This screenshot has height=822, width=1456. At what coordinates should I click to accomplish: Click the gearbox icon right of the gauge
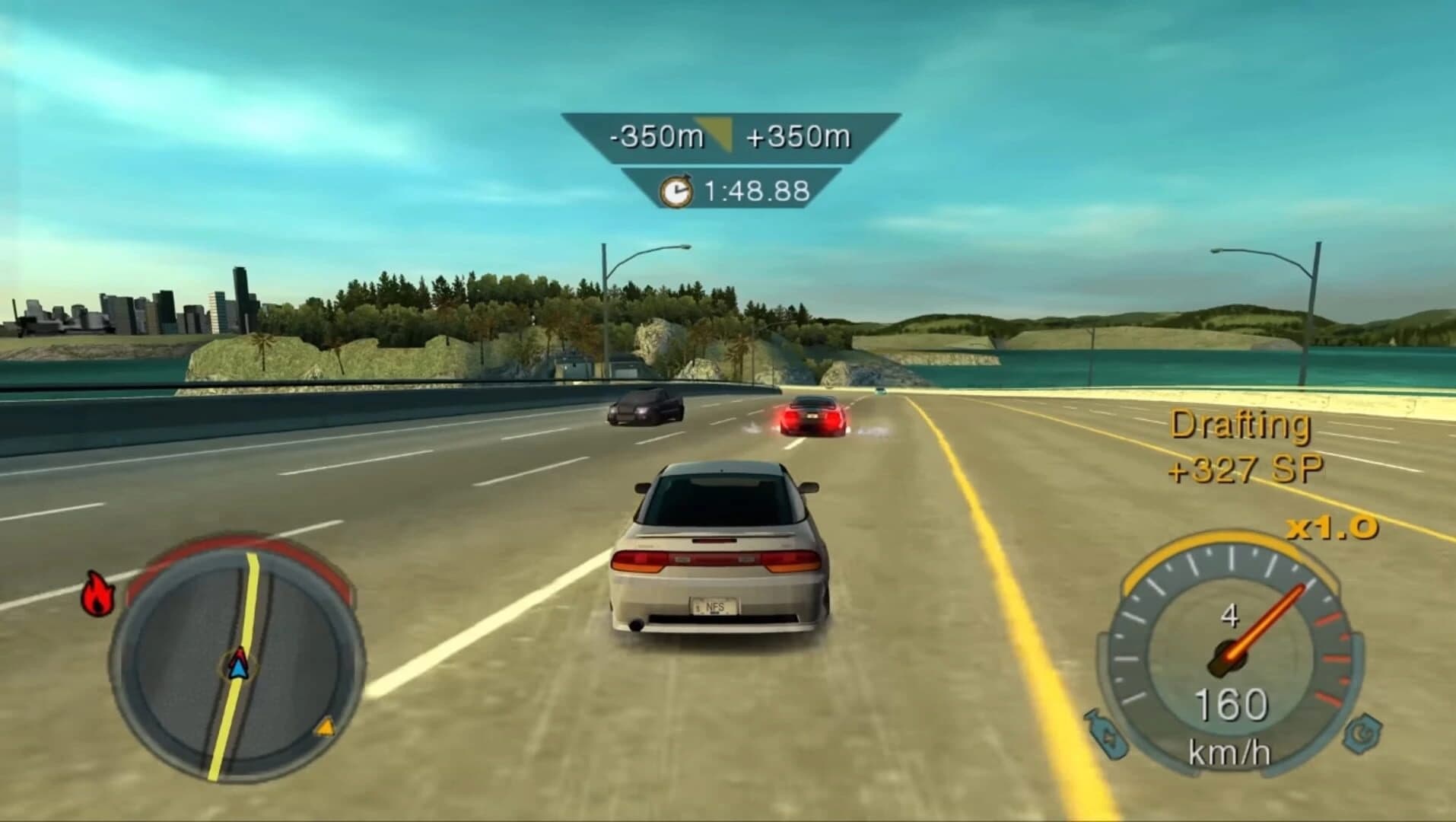pyautogui.click(x=1363, y=733)
